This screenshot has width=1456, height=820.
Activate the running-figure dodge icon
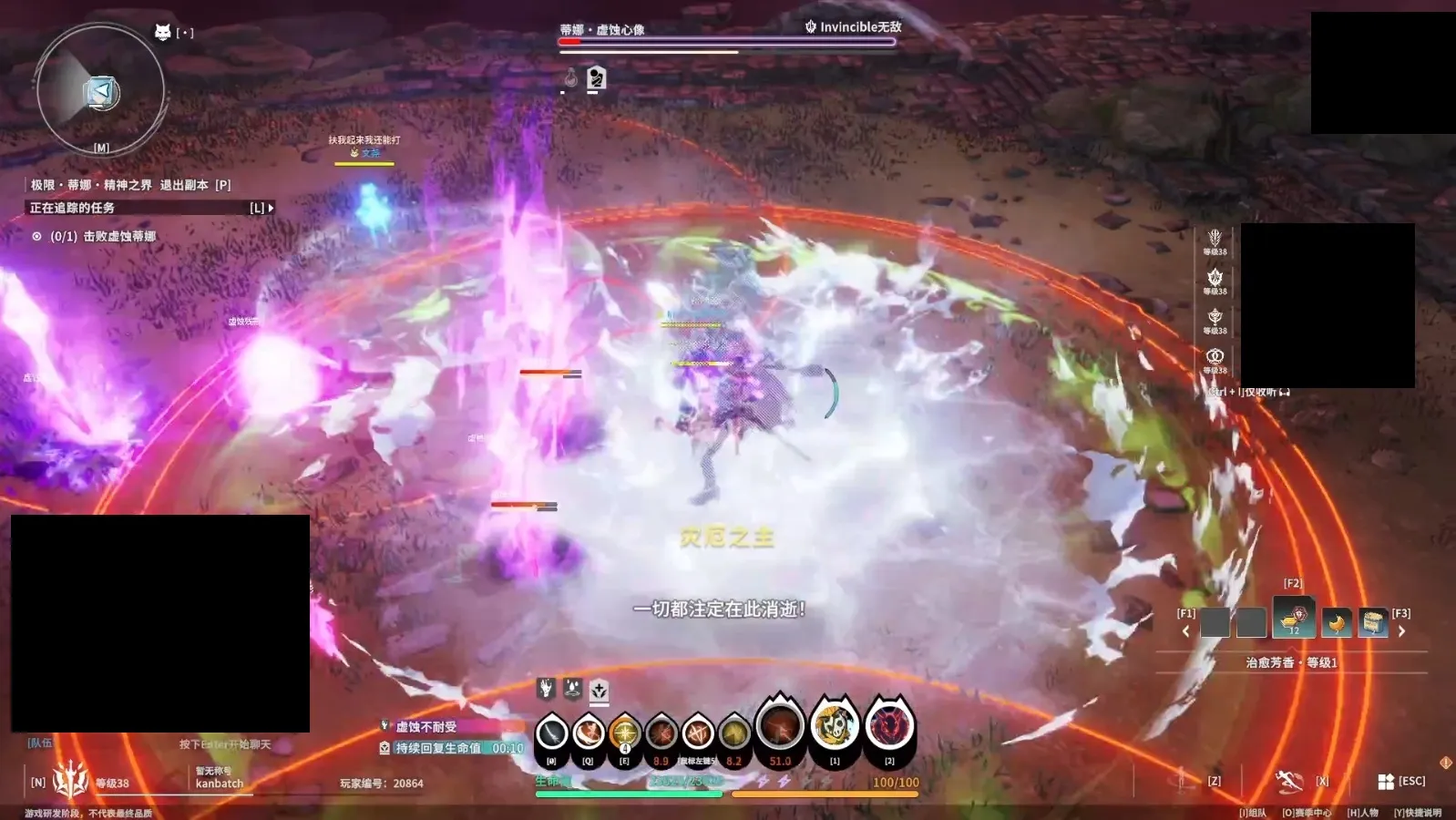click(x=1289, y=781)
